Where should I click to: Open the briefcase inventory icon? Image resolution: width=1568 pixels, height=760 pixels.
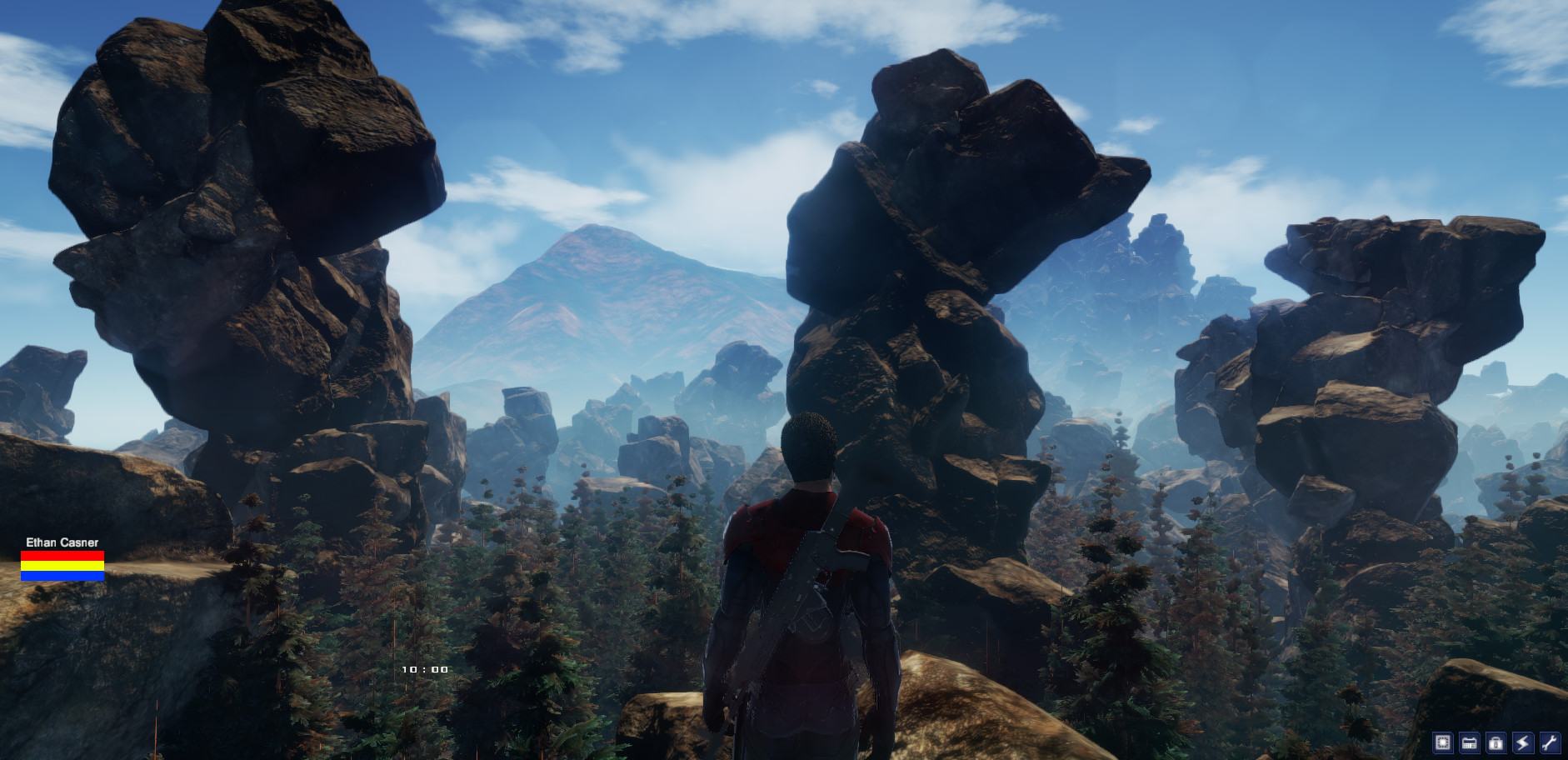coord(1496,742)
